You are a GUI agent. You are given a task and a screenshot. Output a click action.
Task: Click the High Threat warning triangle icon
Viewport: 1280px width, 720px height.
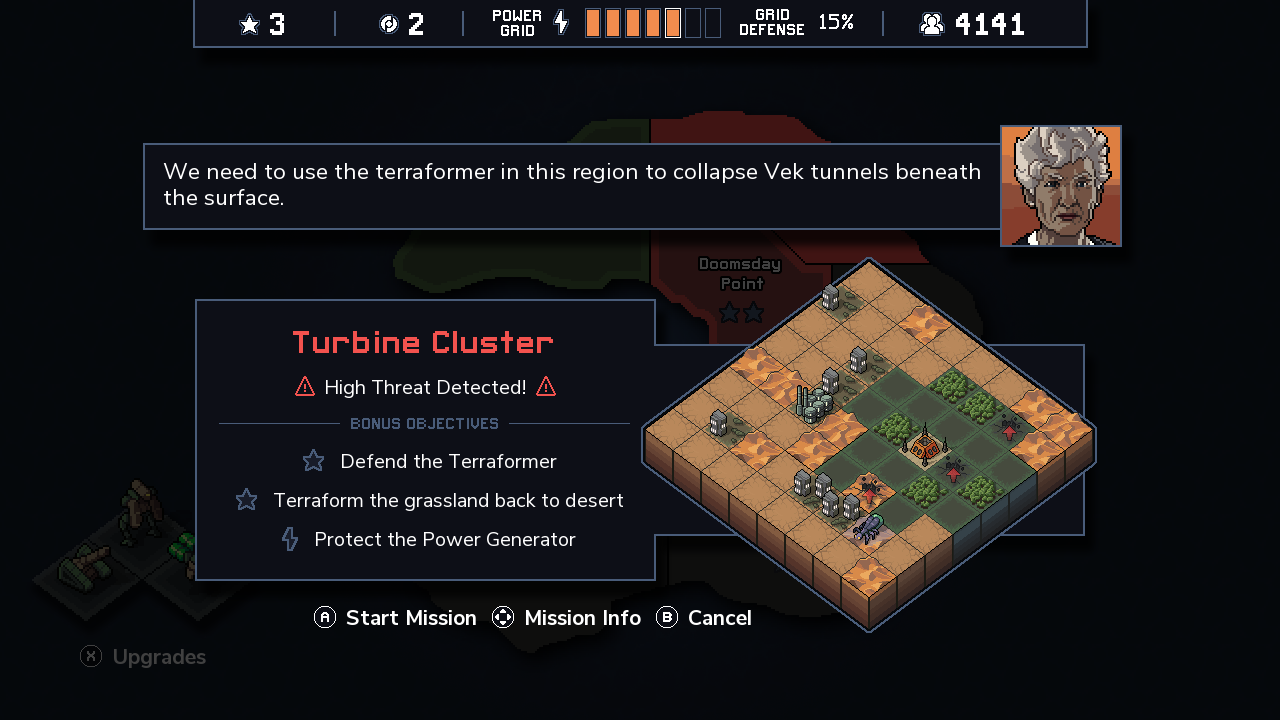coord(303,386)
